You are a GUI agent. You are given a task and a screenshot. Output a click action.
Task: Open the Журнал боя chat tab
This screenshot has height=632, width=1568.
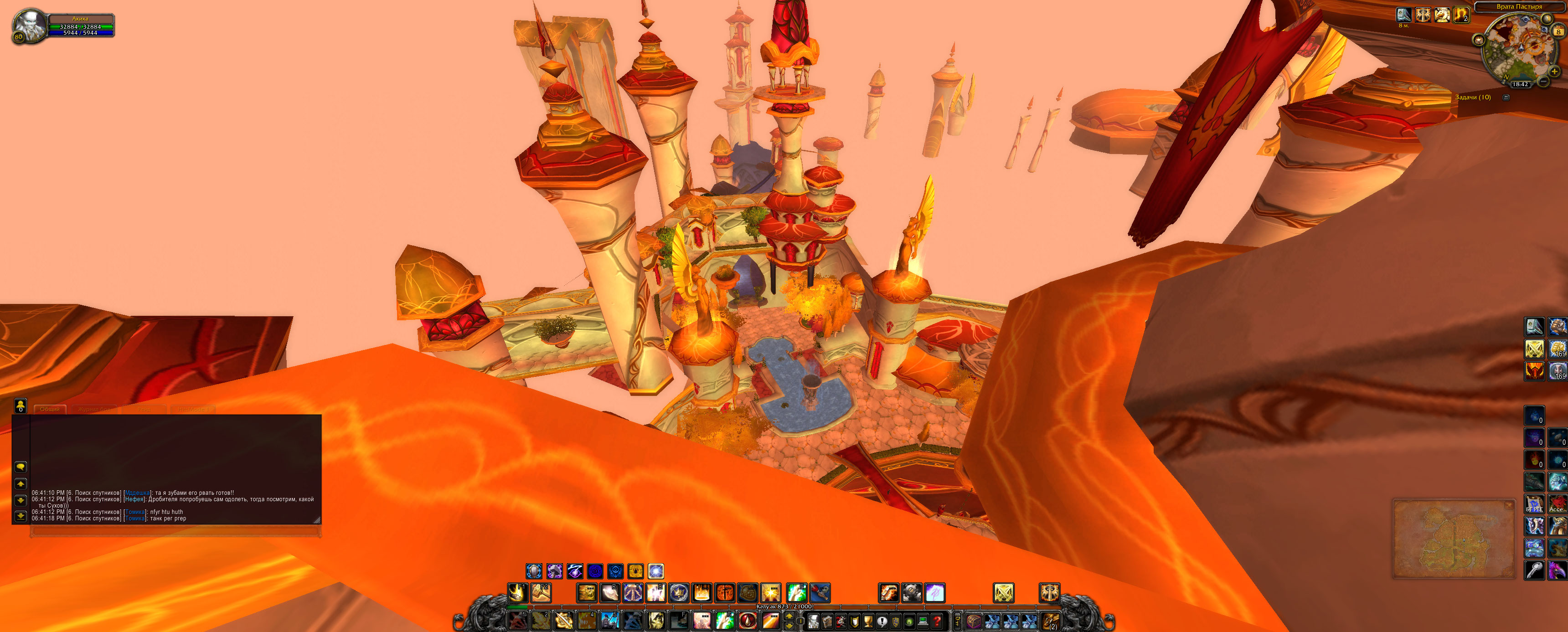(x=94, y=409)
